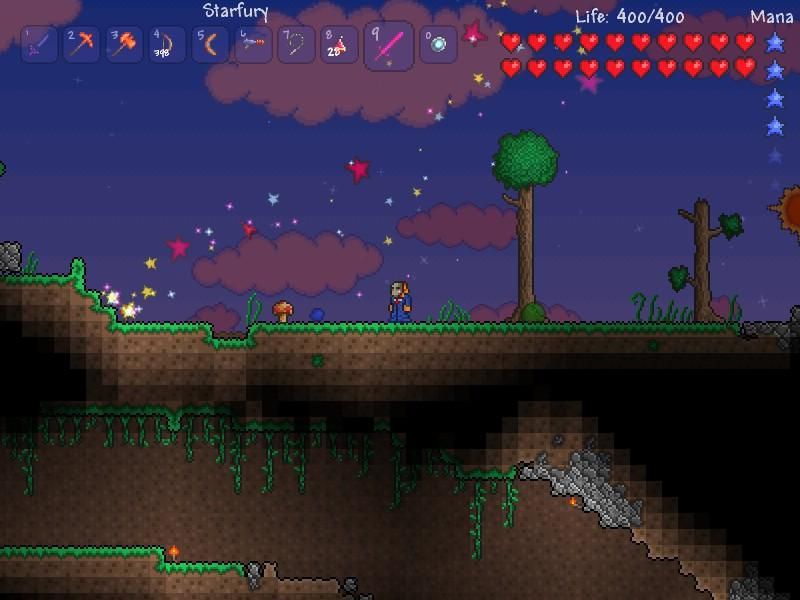
Task: Choose the orange pickaxe hotbar slot
Action: (82, 45)
